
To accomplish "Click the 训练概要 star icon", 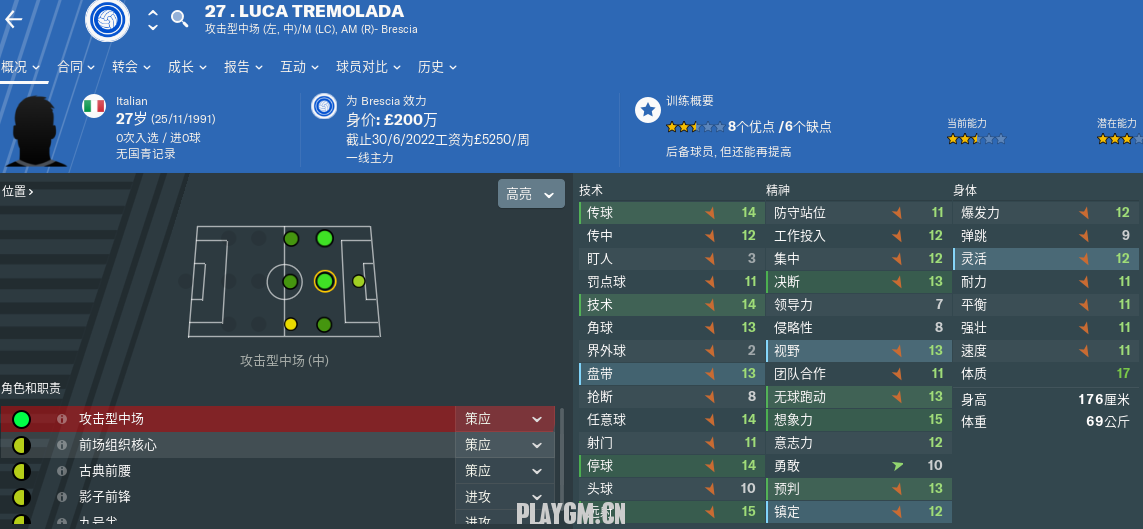I will pyautogui.click(x=648, y=110).
